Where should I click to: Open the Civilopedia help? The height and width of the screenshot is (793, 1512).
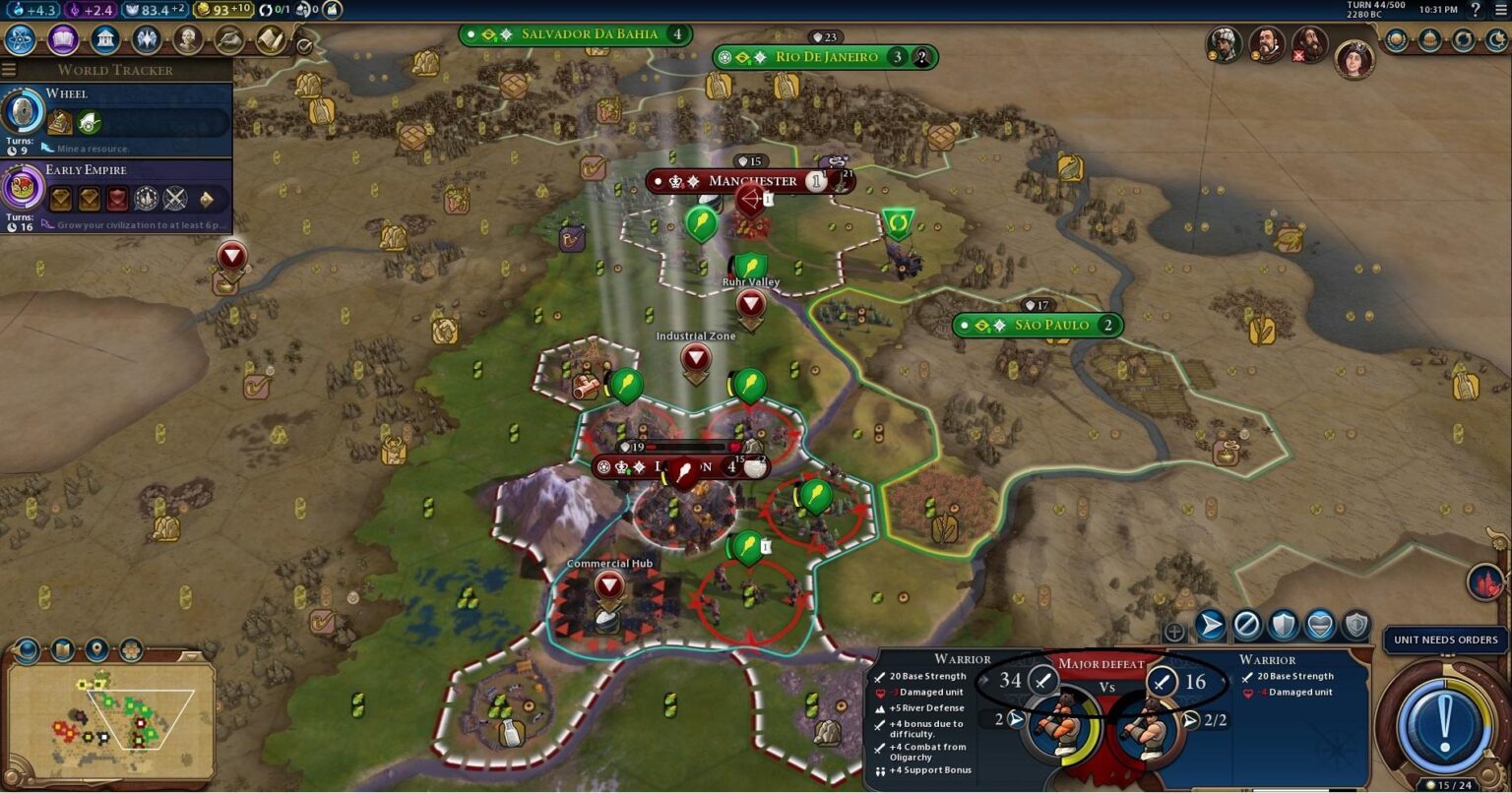[1476, 9]
